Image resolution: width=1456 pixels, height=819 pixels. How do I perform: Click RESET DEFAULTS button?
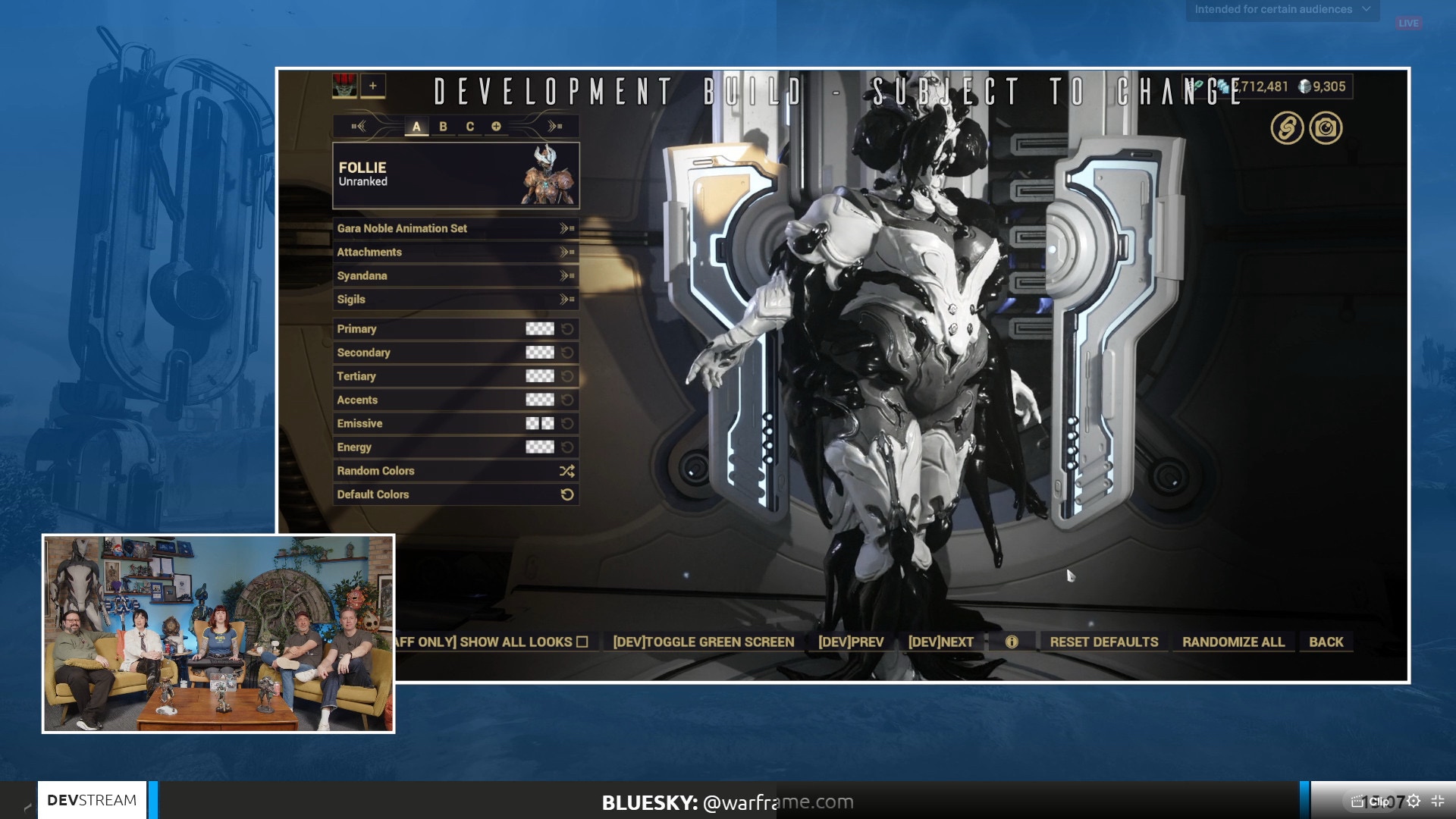(1104, 642)
